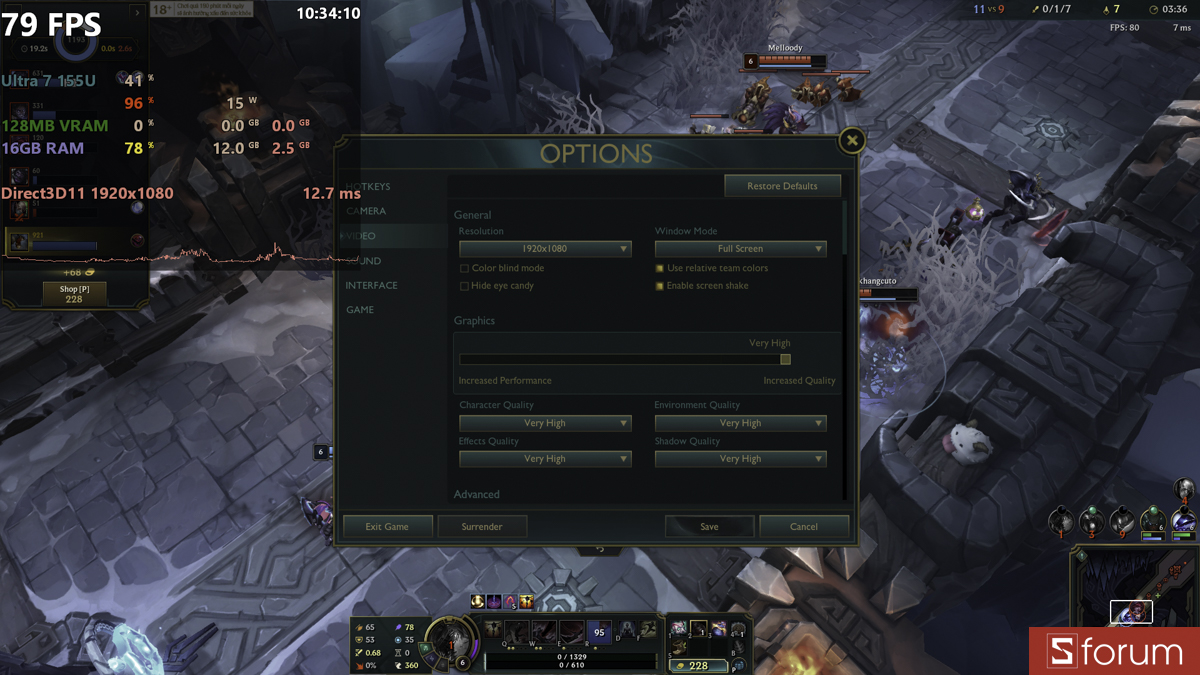
Task: Open the Shadow Quality dropdown
Action: coord(740,459)
